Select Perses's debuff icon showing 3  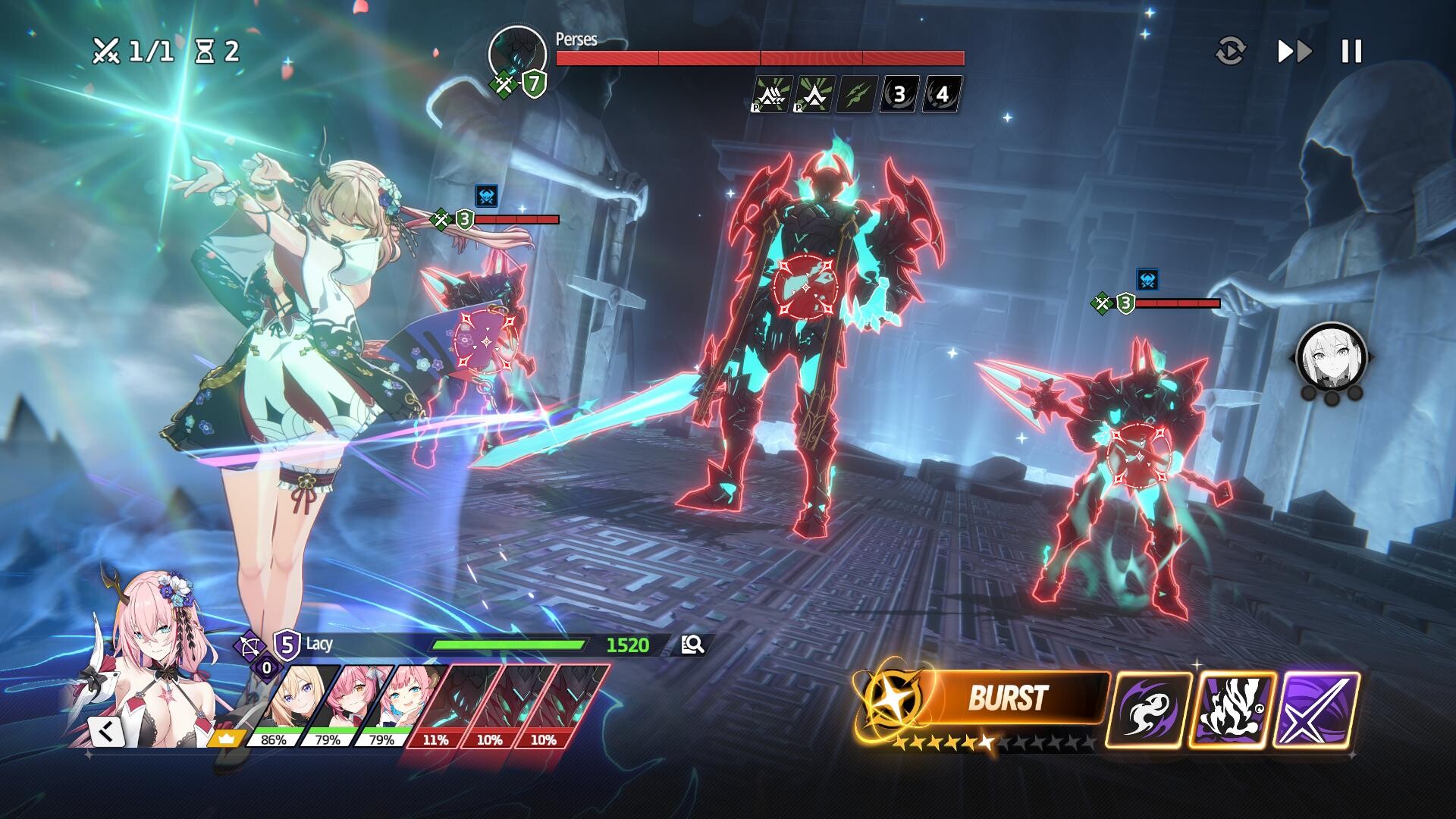(898, 93)
